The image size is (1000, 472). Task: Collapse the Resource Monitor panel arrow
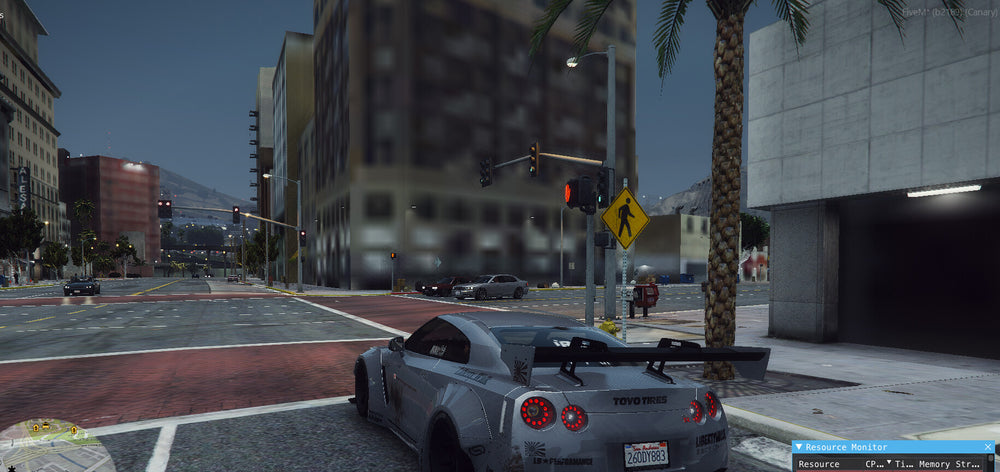799,448
